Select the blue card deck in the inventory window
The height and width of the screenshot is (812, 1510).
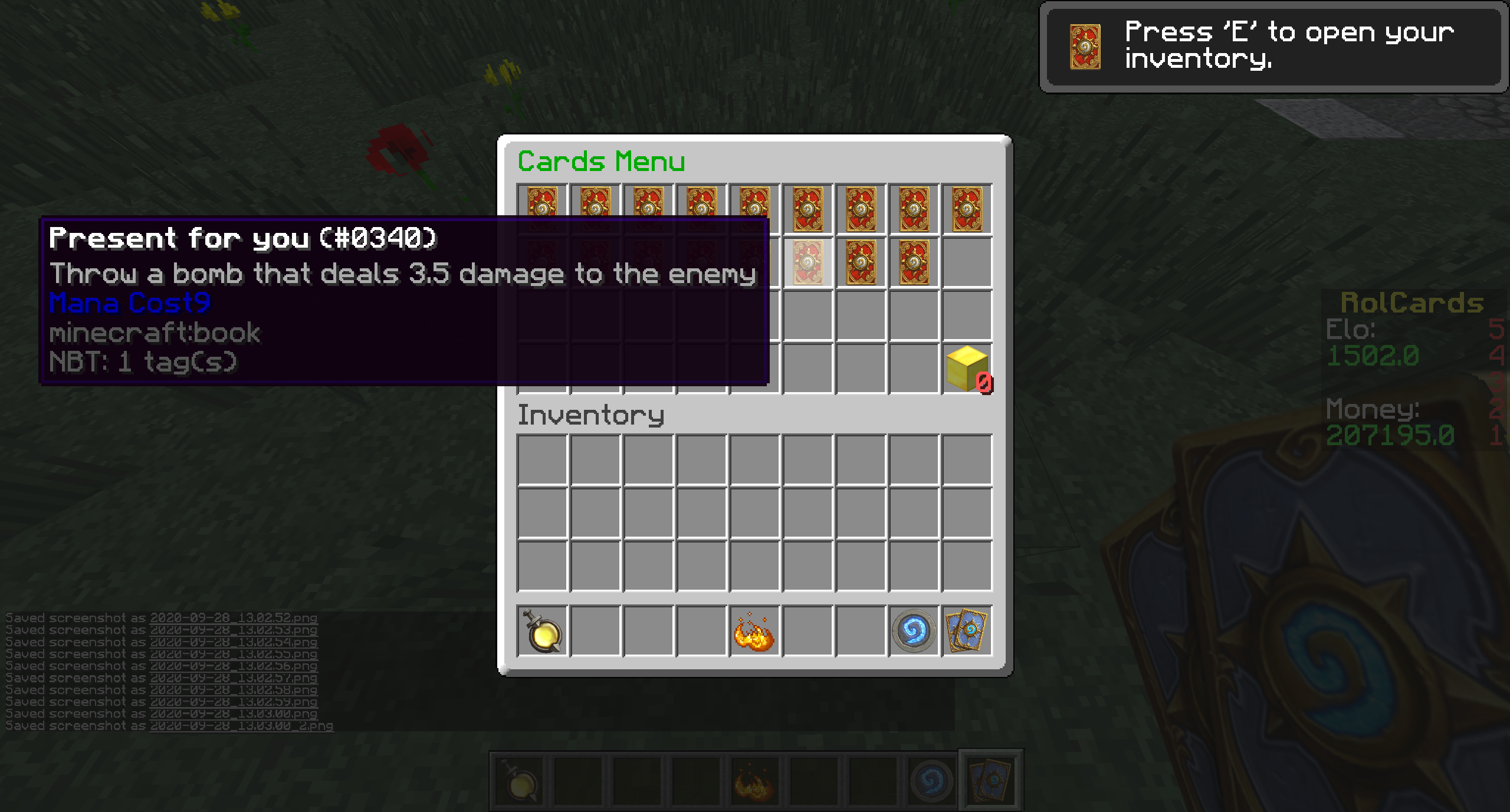tap(967, 631)
